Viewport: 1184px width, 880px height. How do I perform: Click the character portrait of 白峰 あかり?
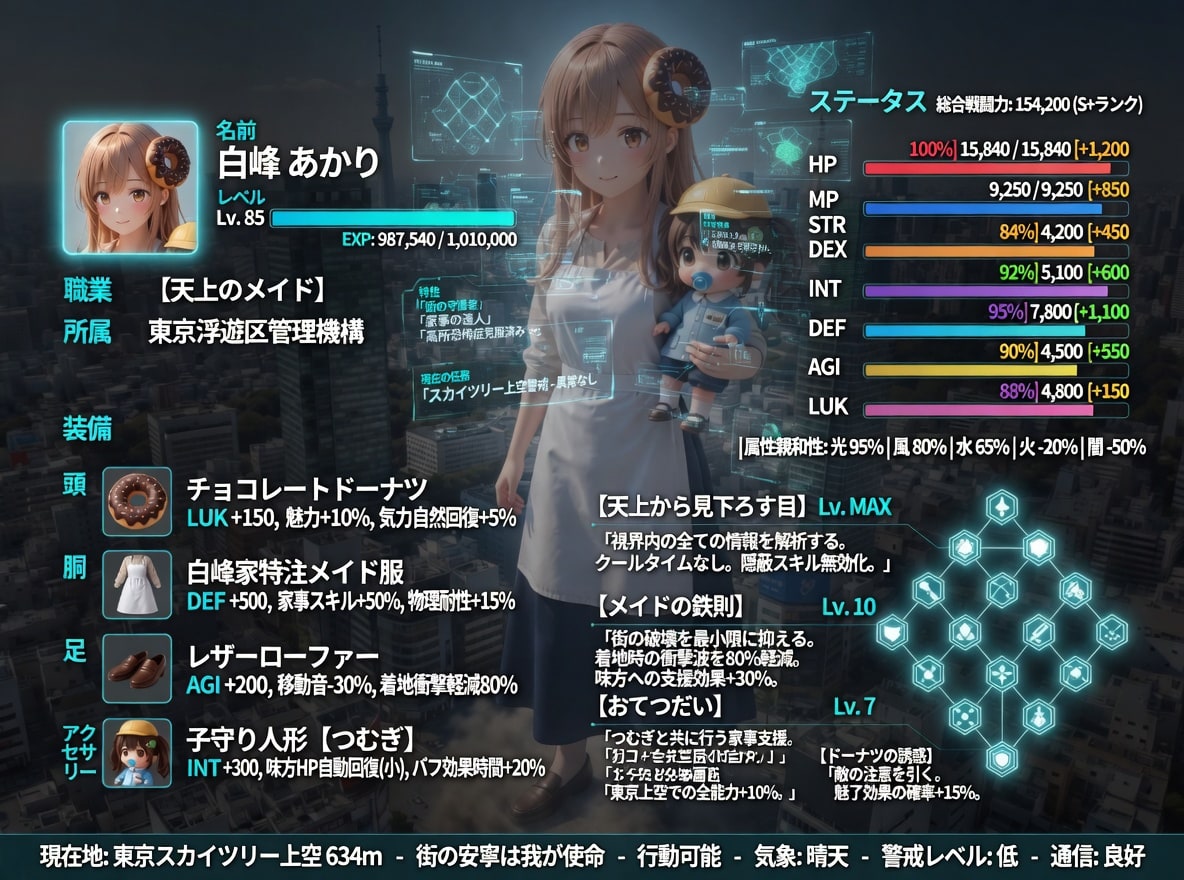coord(130,187)
